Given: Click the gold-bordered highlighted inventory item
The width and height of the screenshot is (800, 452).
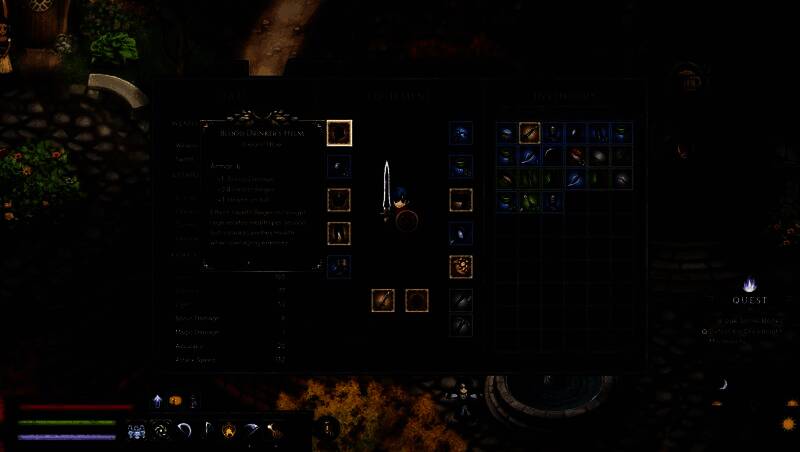Looking at the screenshot, I should tap(529, 133).
